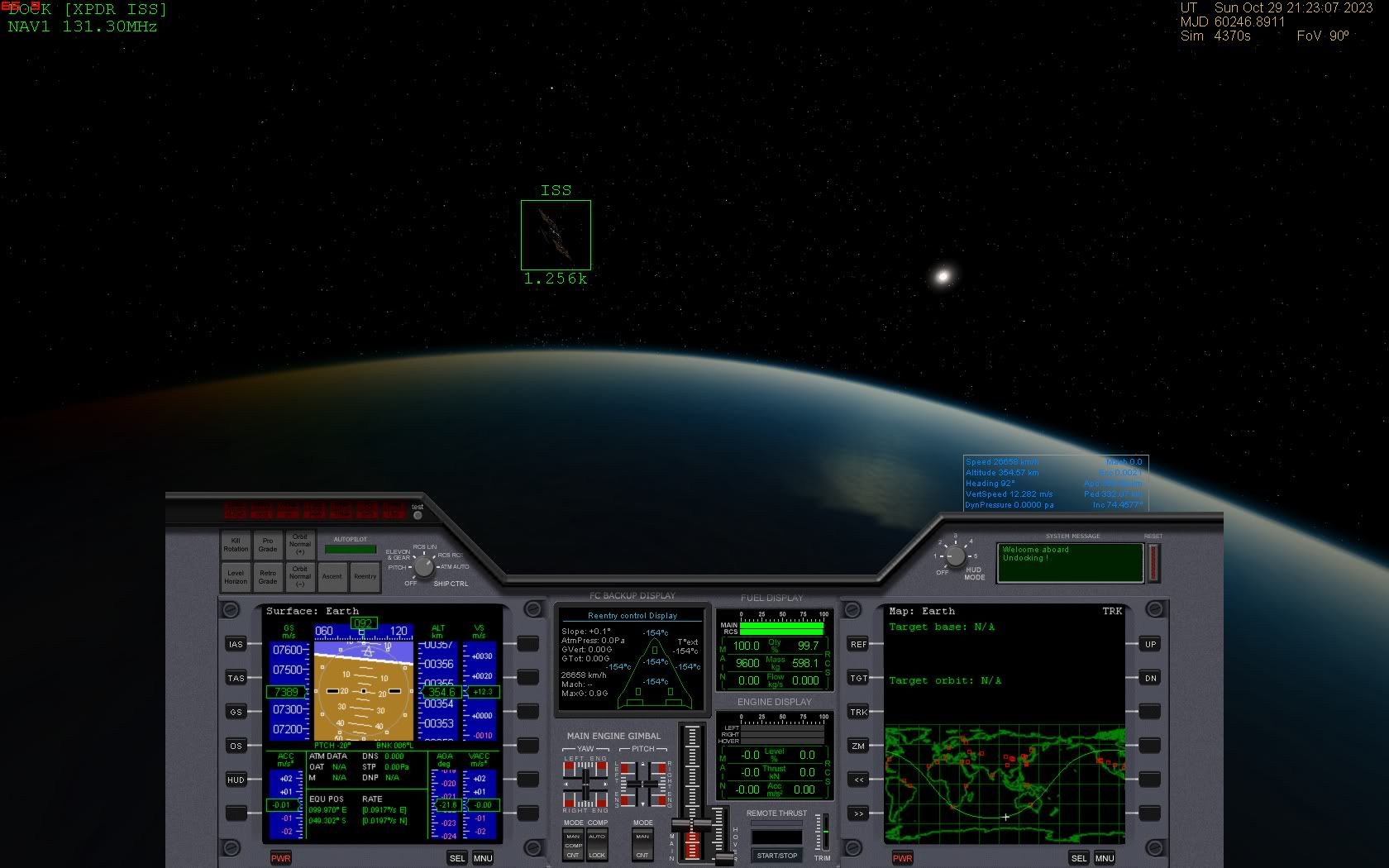Toggle the ZM zoom button on the Map display
The image size is (1389, 868).
[x=859, y=746]
